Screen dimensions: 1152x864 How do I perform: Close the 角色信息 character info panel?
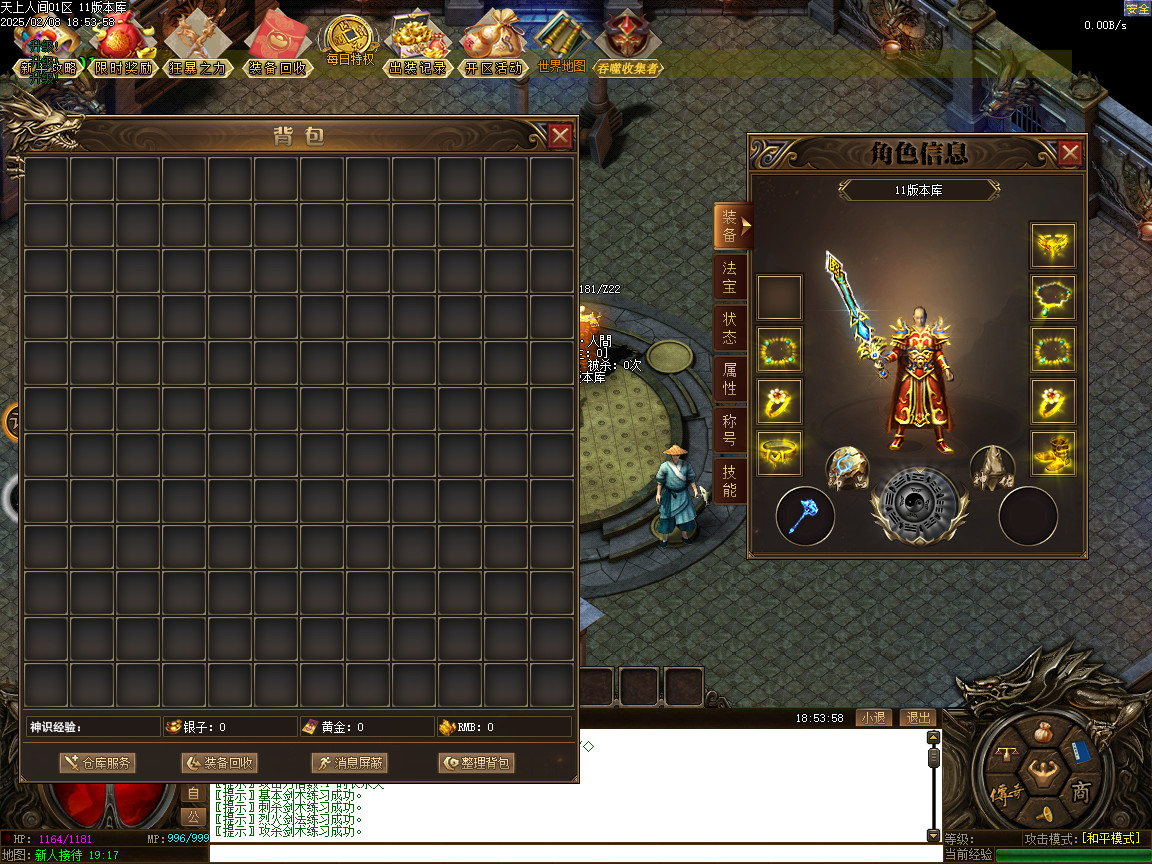click(1070, 153)
